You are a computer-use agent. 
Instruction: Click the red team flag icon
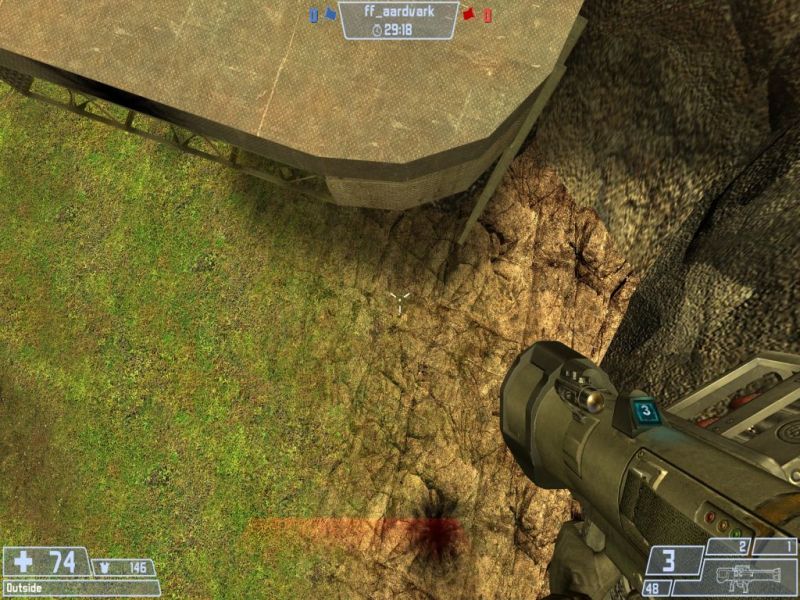[x=467, y=15]
